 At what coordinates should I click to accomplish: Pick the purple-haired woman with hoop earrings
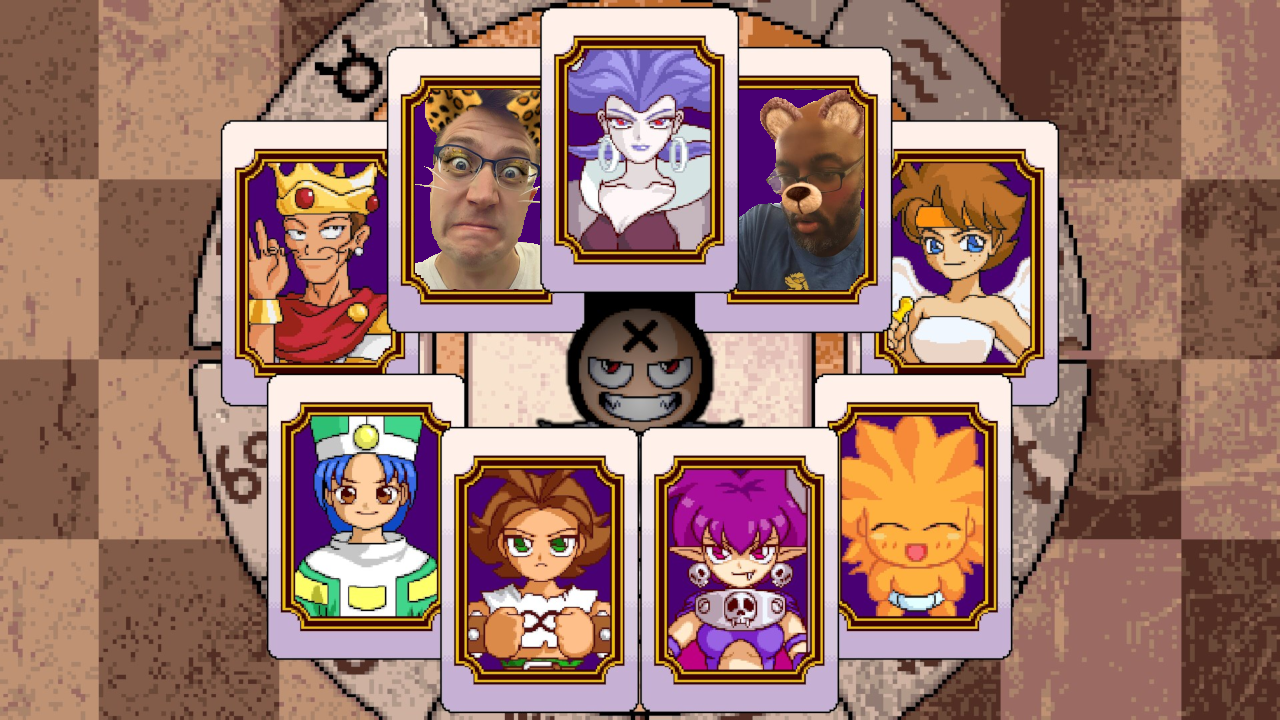click(639, 150)
